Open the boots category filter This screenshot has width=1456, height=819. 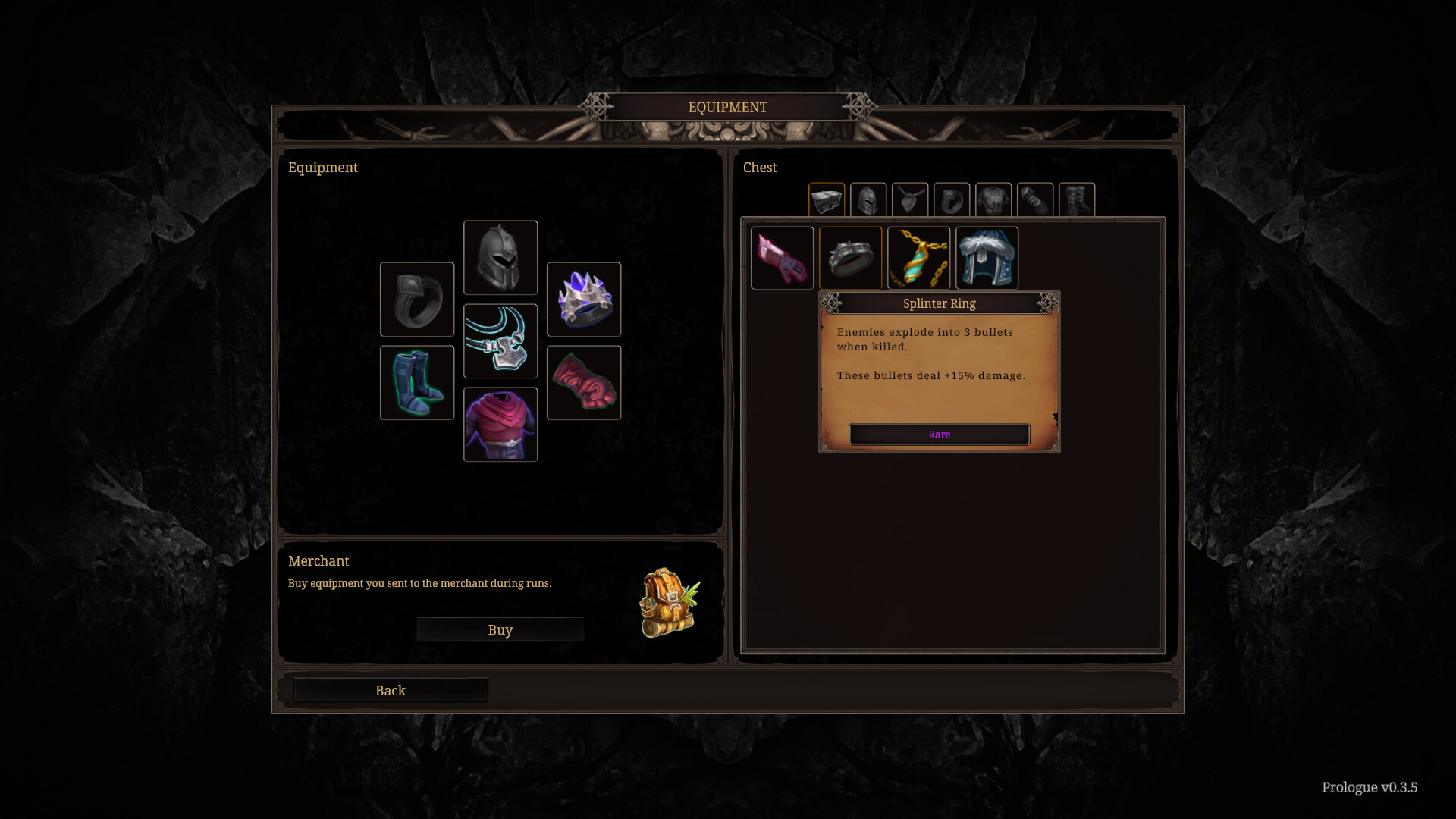(x=1077, y=199)
